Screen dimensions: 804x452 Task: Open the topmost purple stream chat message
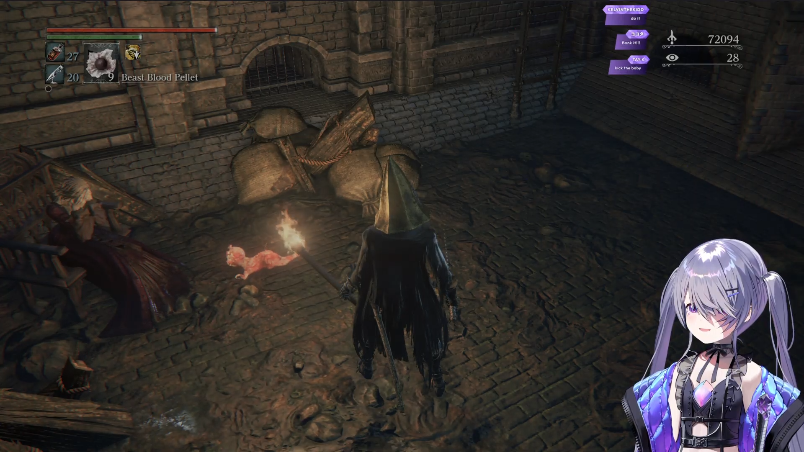tap(625, 12)
